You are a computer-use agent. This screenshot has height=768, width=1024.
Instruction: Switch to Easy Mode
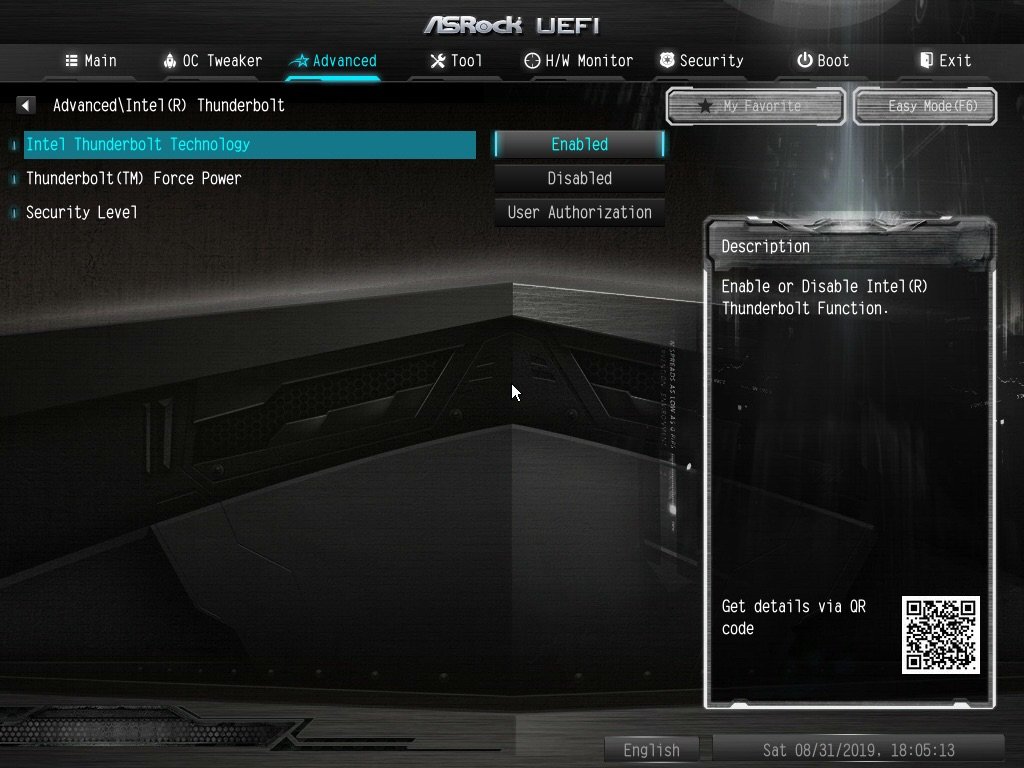coord(925,106)
